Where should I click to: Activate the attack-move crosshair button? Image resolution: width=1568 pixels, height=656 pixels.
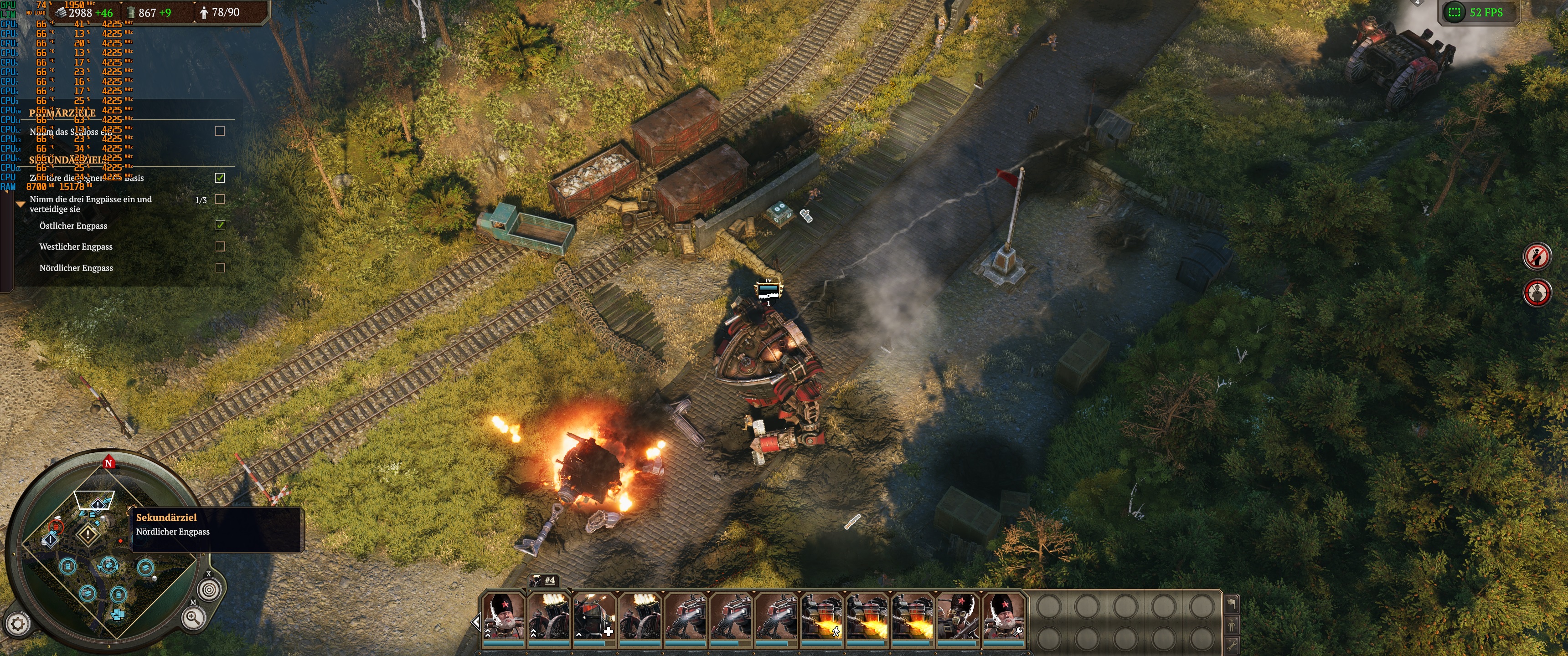1538,292
